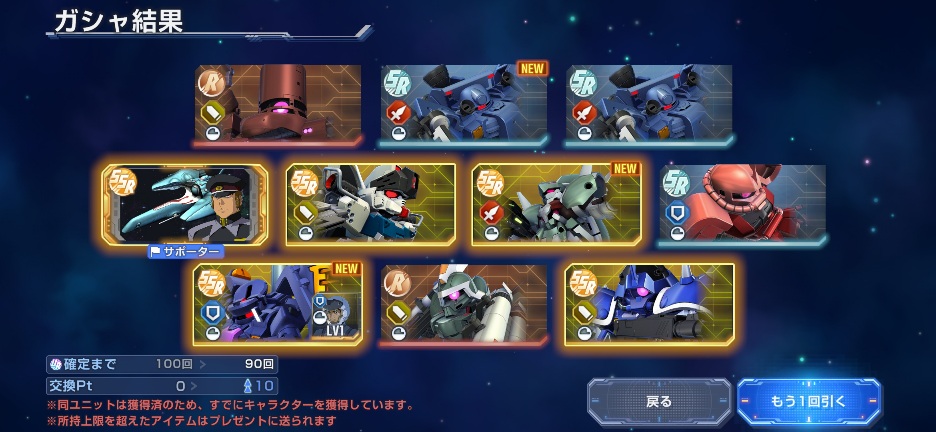View the SSR blue mobile suit card
936x432 pixels.
[x=649, y=304]
